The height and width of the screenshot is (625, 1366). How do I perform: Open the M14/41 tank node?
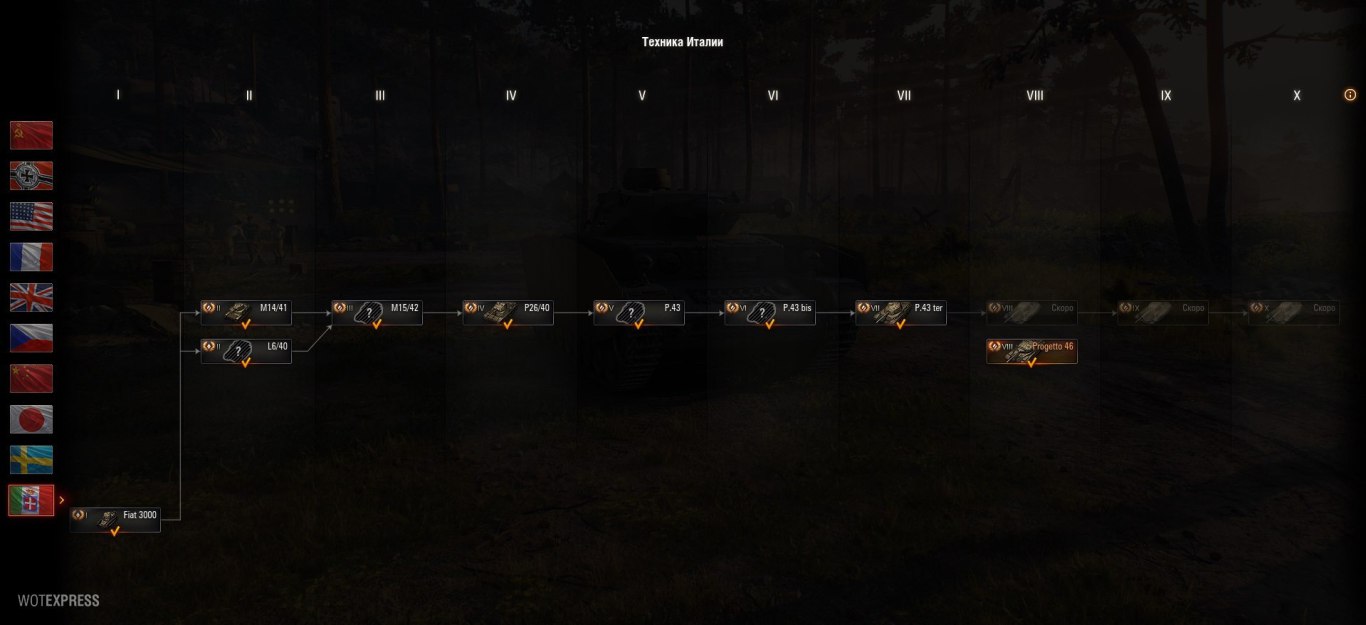tap(246, 312)
